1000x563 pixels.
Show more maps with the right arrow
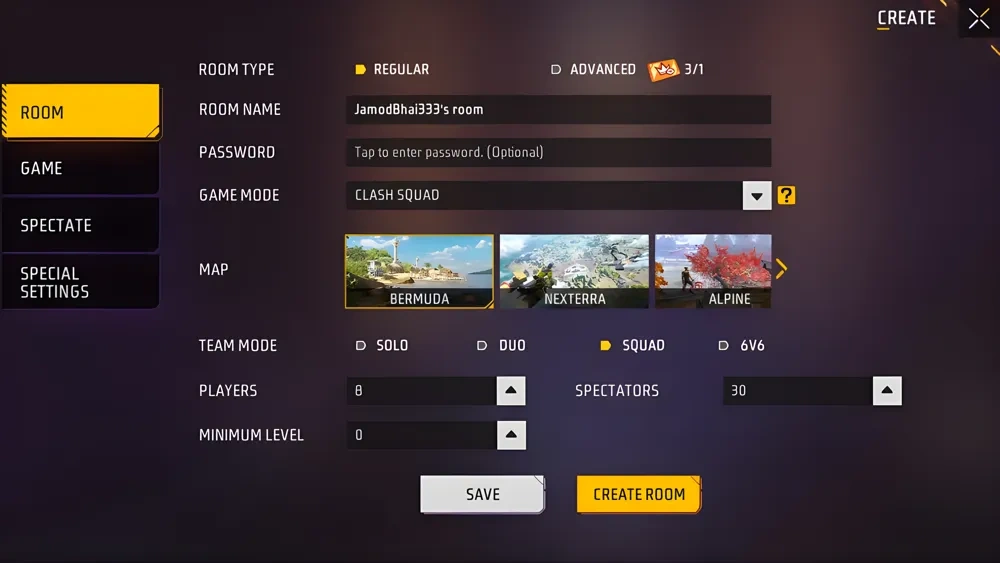pyautogui.click(x=782, y=268)
